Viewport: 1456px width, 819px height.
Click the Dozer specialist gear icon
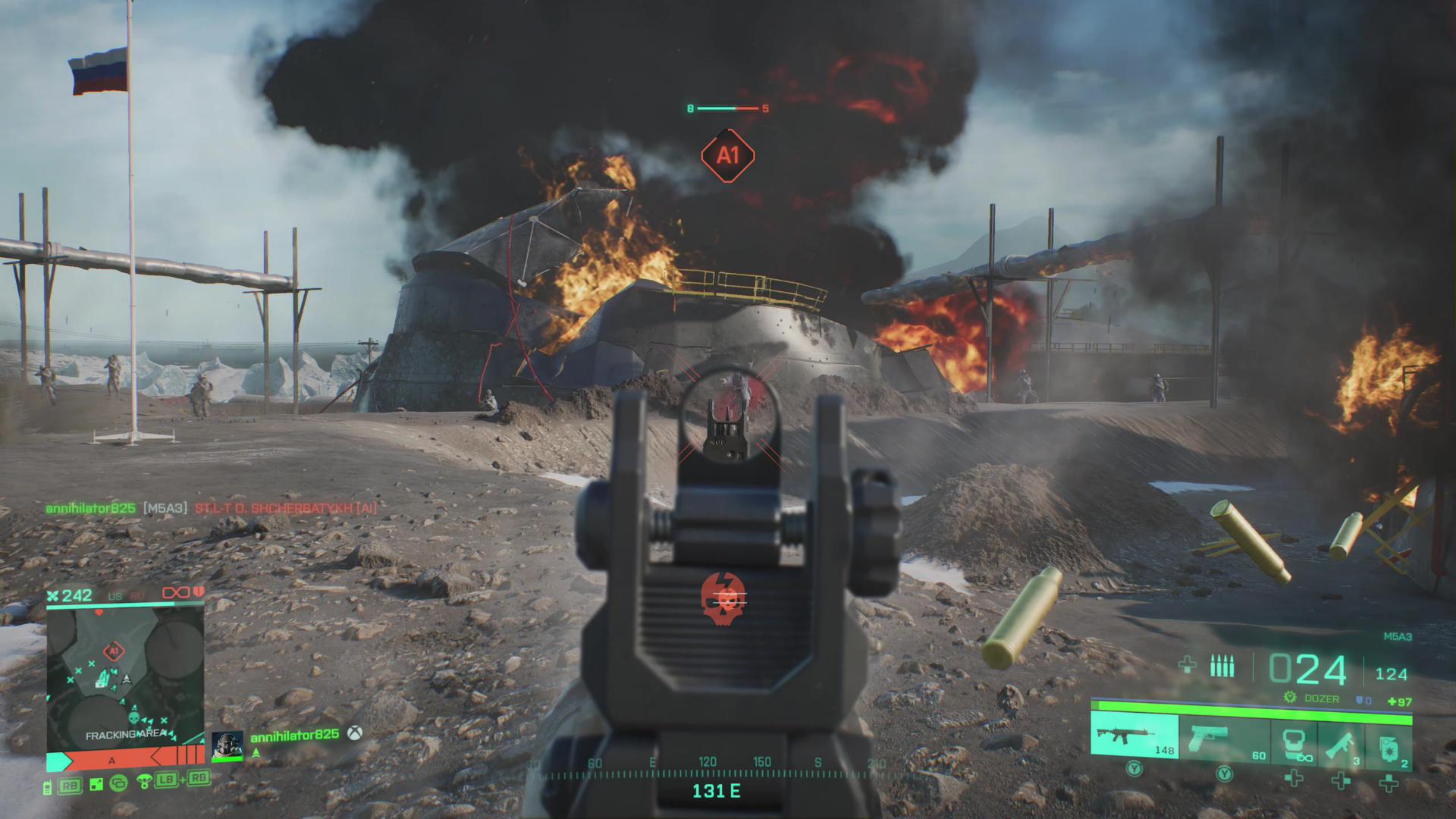1289,698
